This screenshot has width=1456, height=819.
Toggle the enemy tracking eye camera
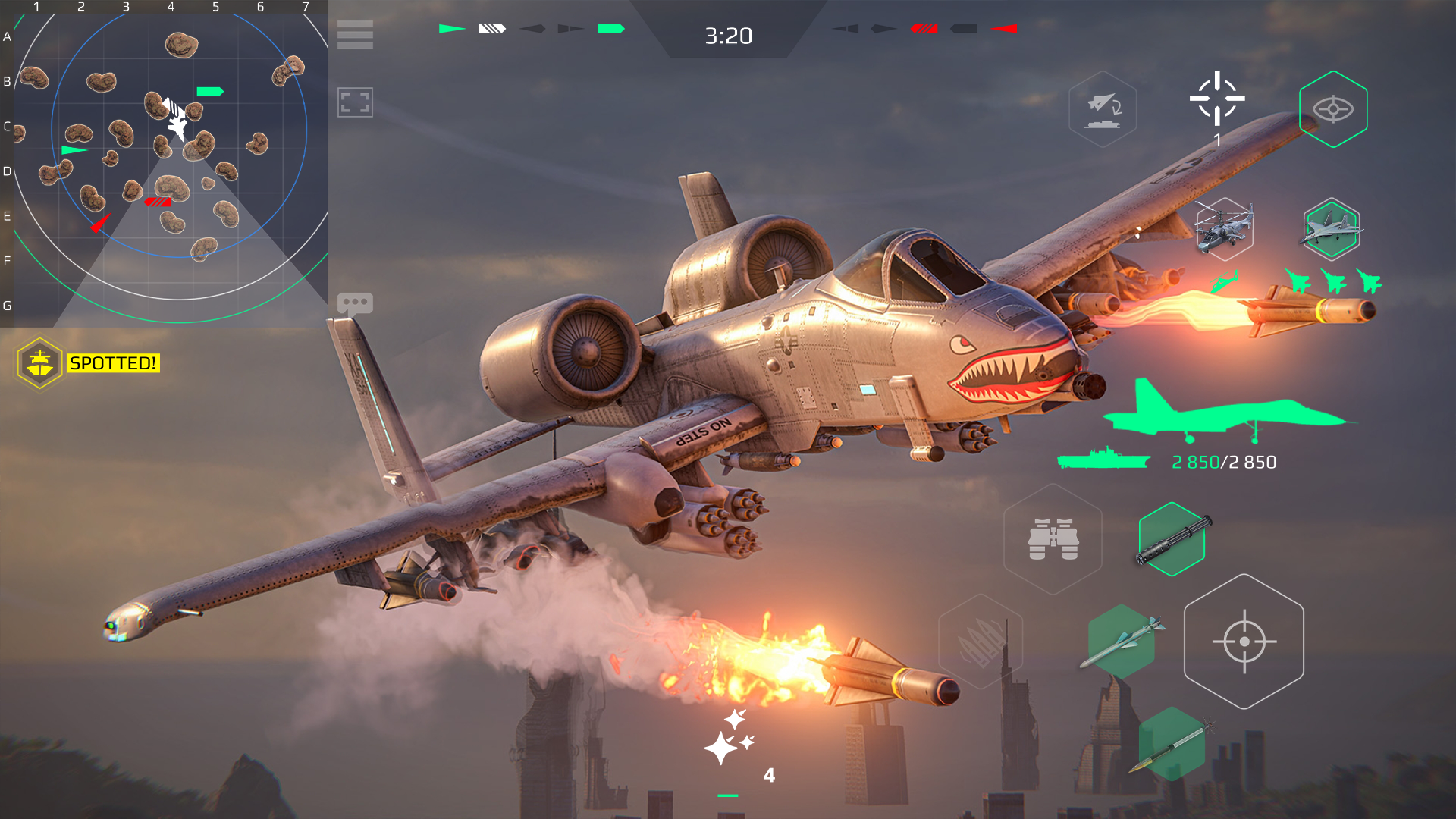click(x=1335, y=108)
